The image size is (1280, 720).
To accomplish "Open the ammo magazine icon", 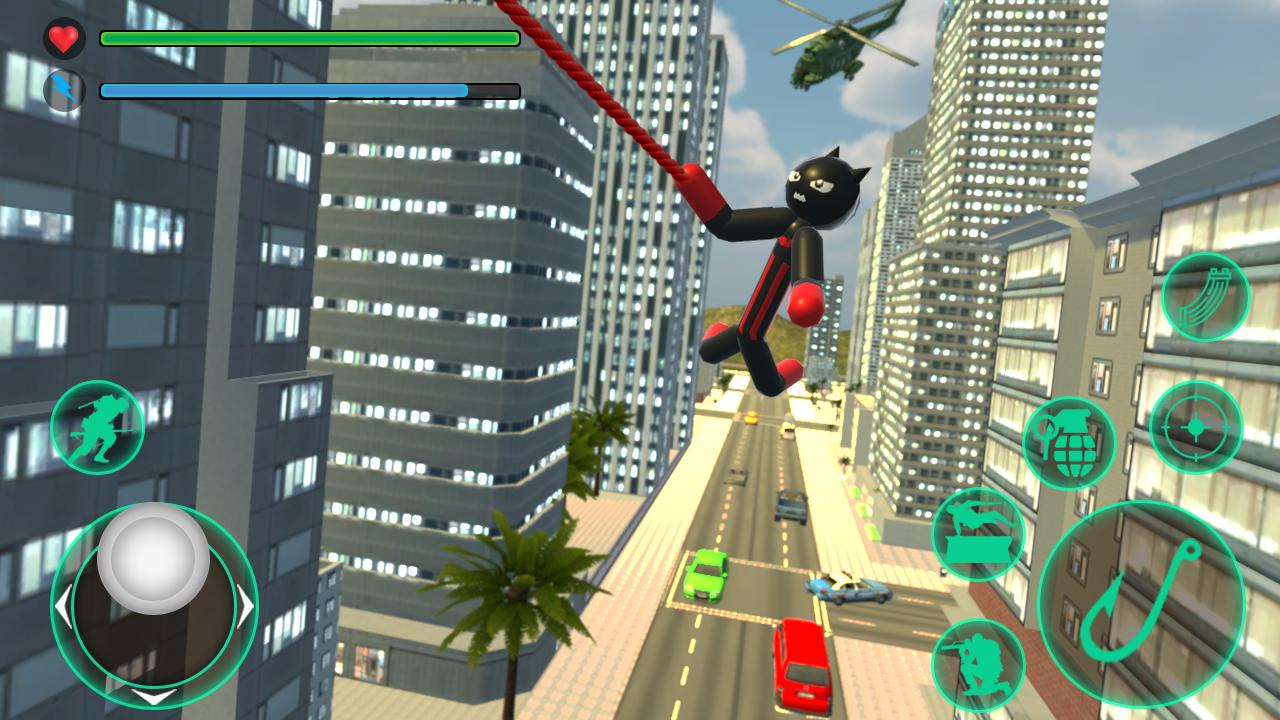I will 1205,297.
